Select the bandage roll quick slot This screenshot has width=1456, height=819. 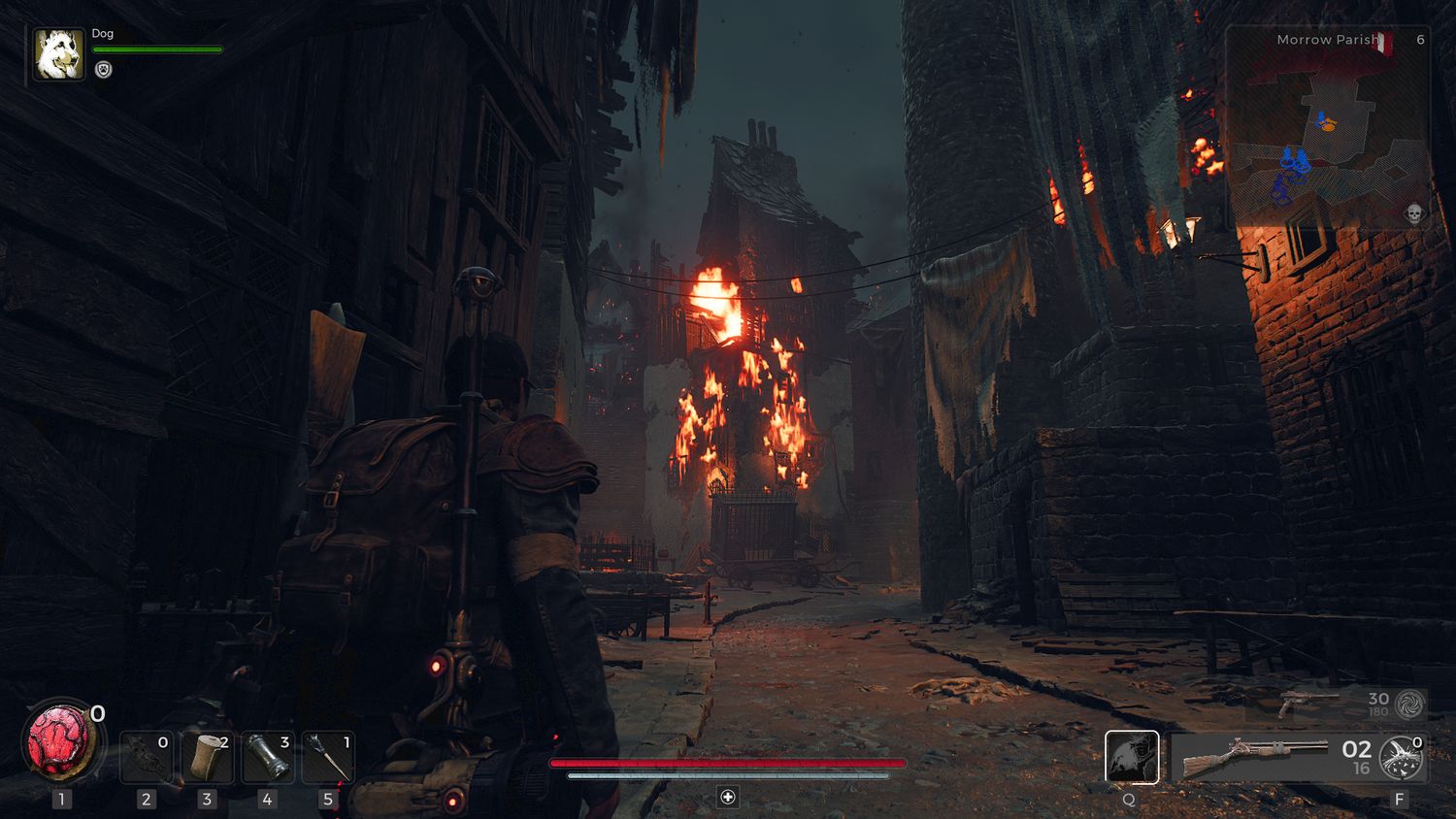click(207, 758)
